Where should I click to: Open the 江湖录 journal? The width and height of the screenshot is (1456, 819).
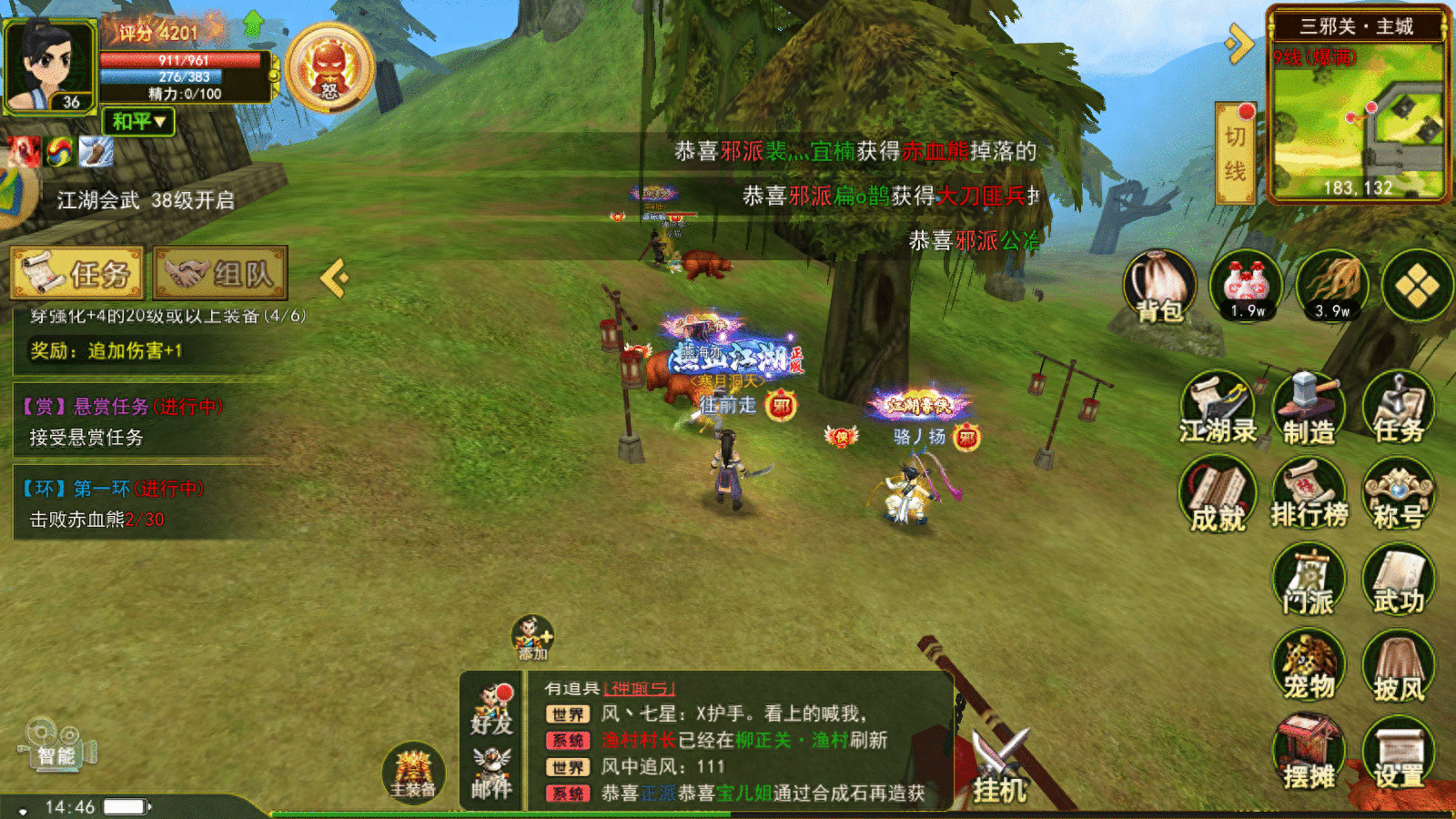coord(1218,409)
